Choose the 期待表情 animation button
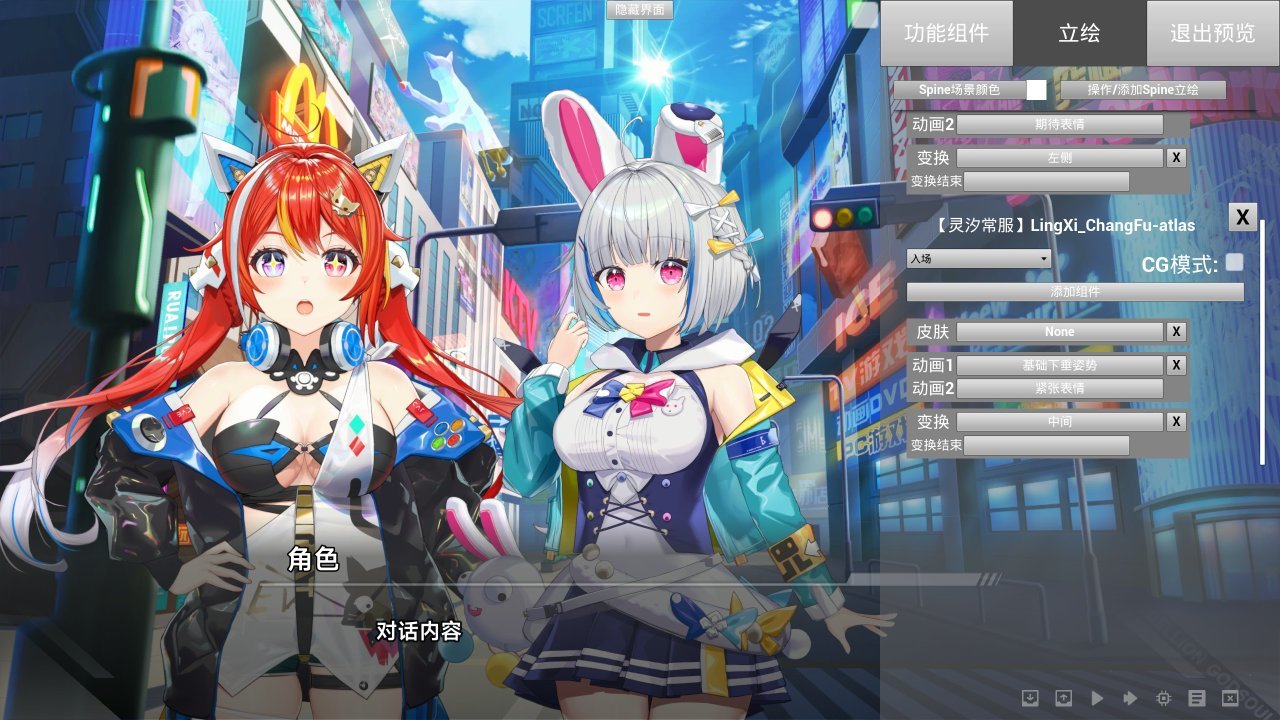Viewport: 1280px width, 720px height. click(x=1060, y=125)
